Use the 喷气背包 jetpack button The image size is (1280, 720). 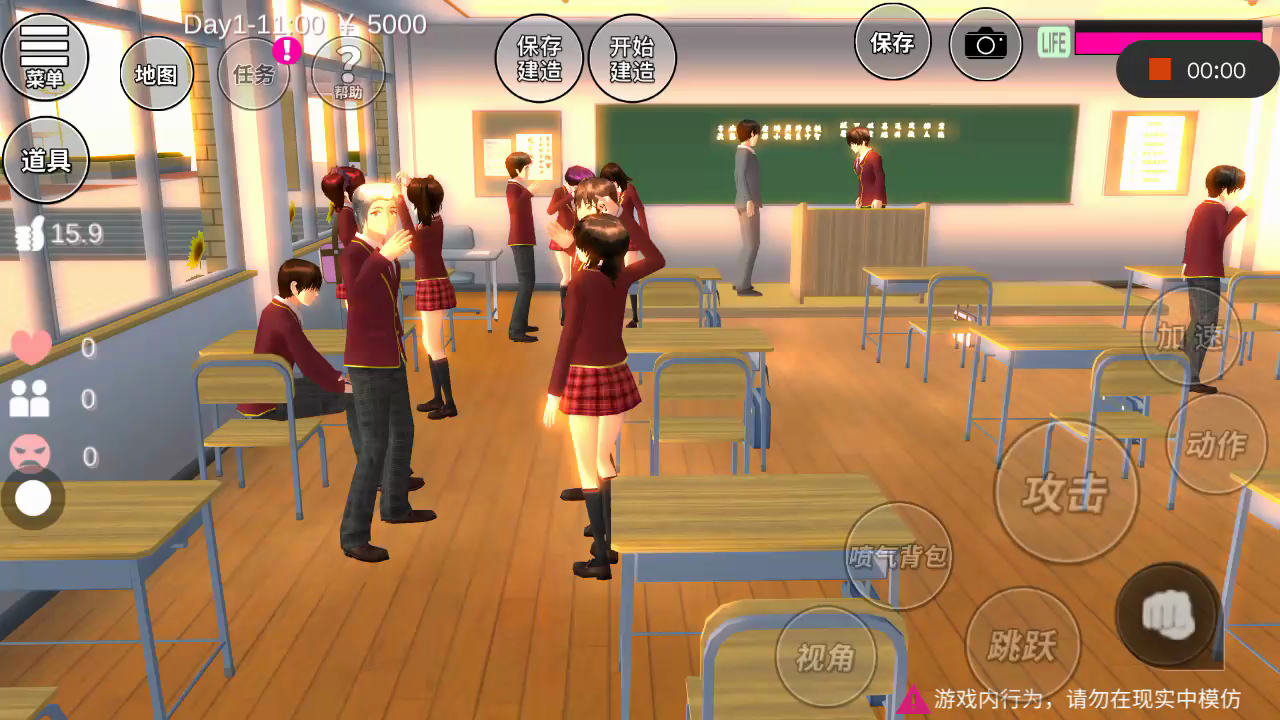click(x=897, y=556)
